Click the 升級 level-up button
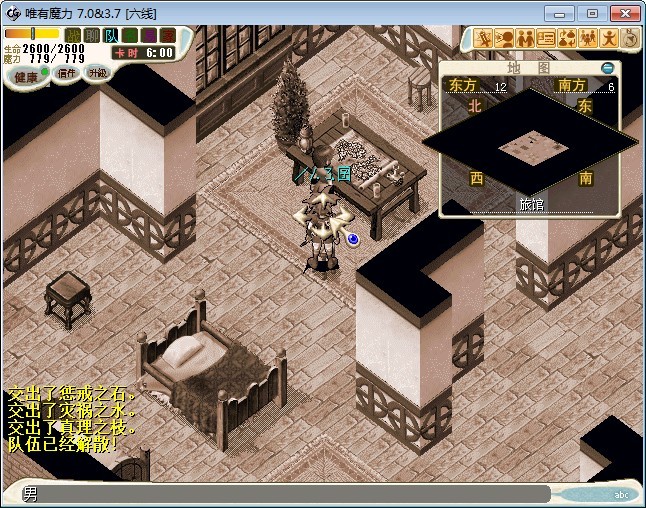646x508 pixels. [x=96, y=72]
